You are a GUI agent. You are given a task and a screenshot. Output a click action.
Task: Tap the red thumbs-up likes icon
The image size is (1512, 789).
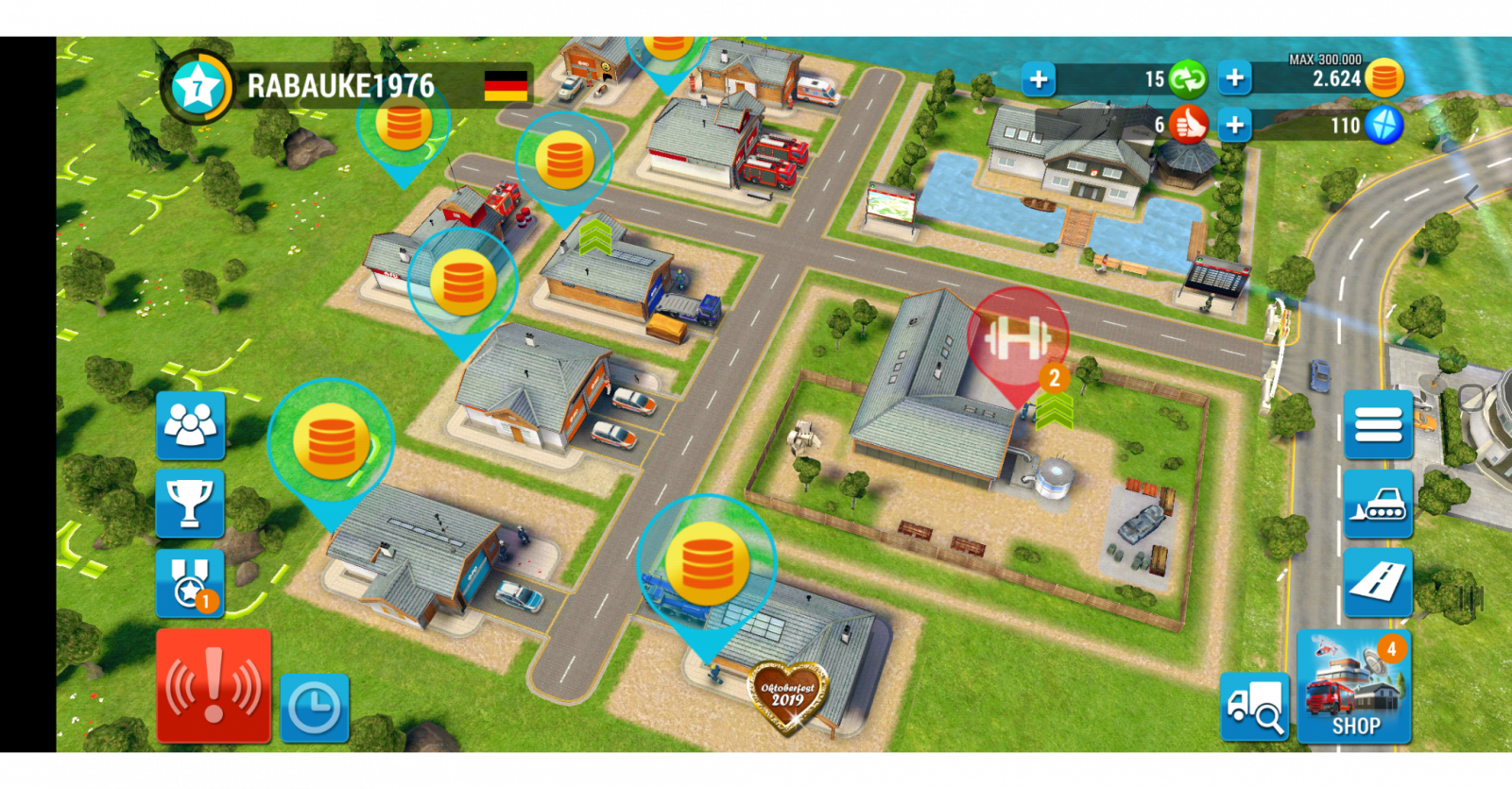pyautogui.click(x=1188, y=125)
